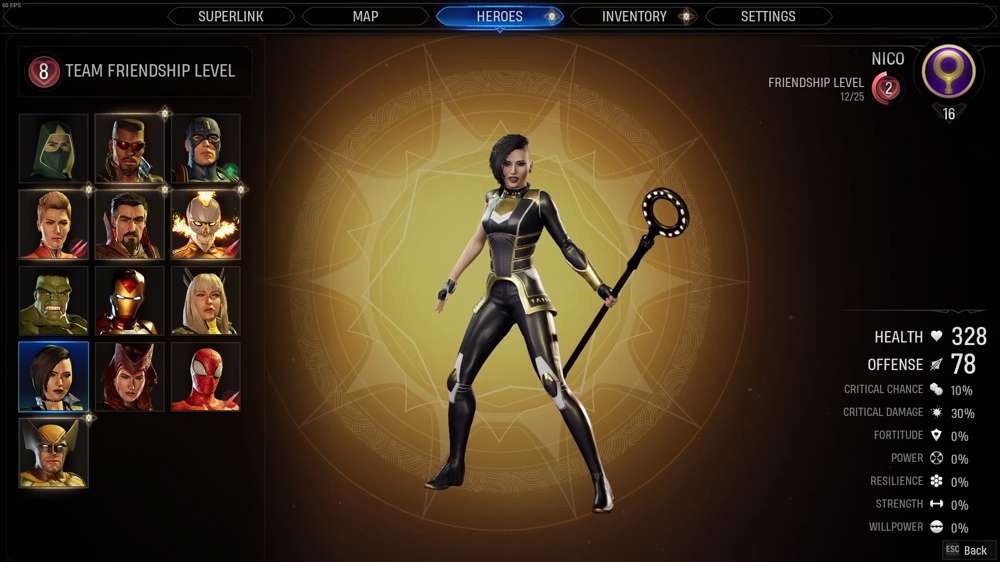1000x562 pixels.
Task: Click Nico's purple hero level emblem
Action: pos(948,72)
